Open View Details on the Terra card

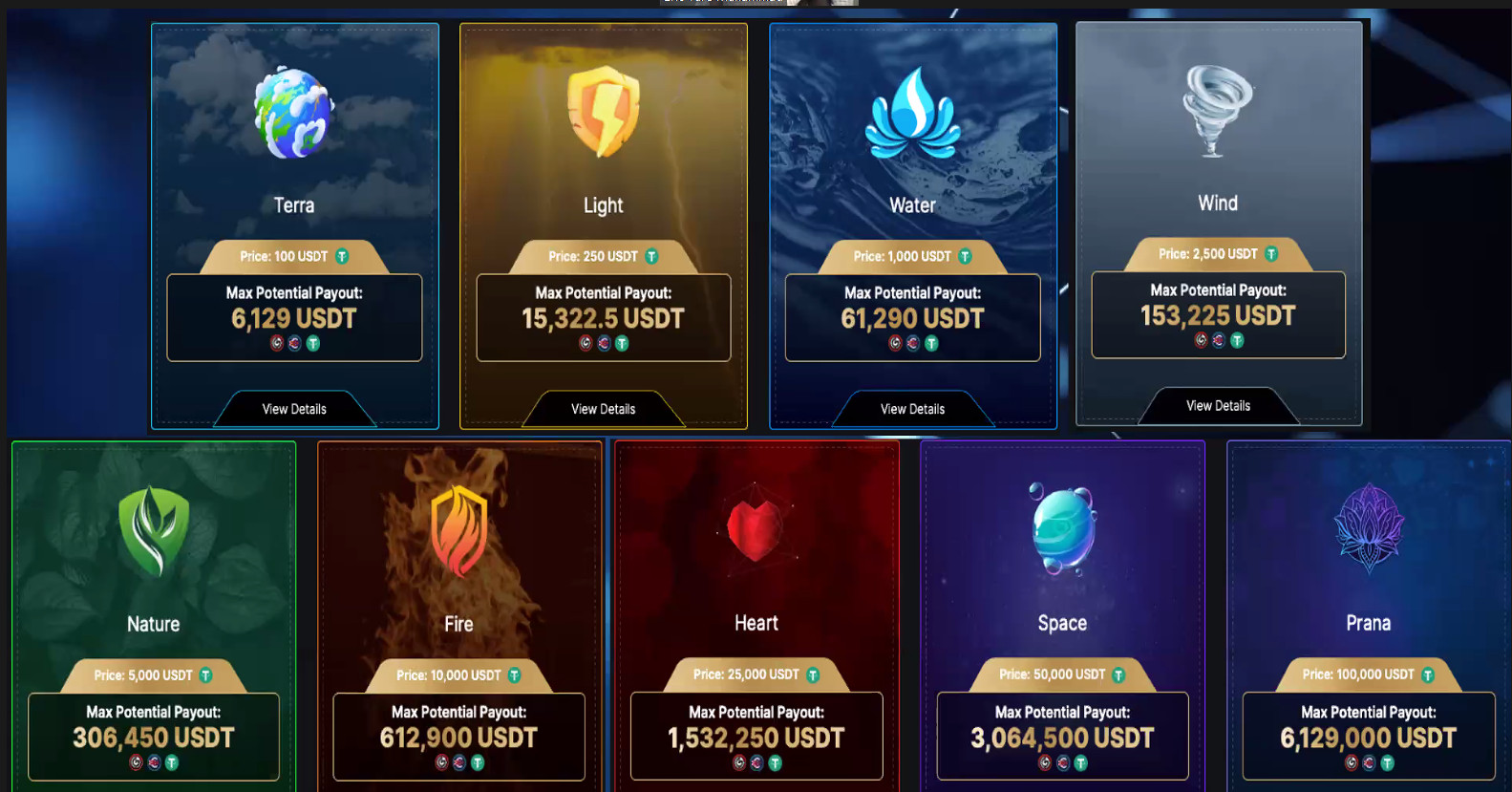pos(294,409)
